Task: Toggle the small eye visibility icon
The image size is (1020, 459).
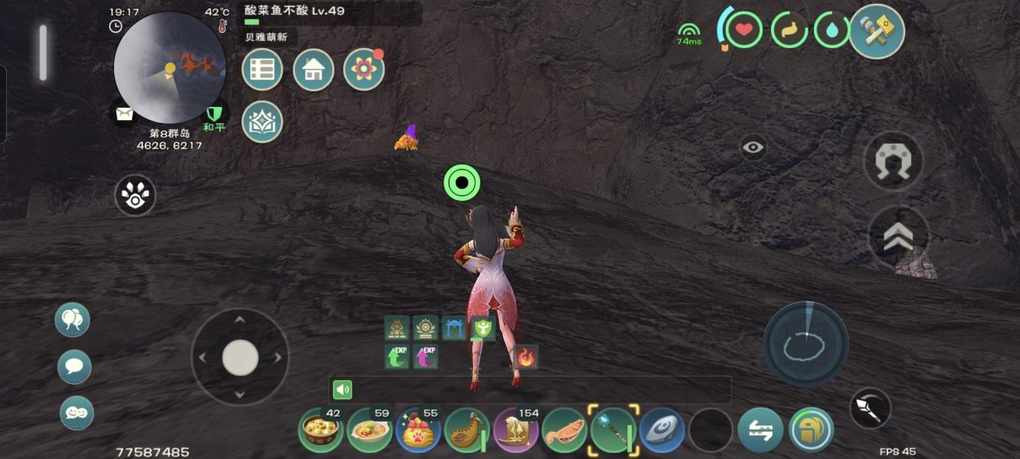Action: [x=753, y=148]
